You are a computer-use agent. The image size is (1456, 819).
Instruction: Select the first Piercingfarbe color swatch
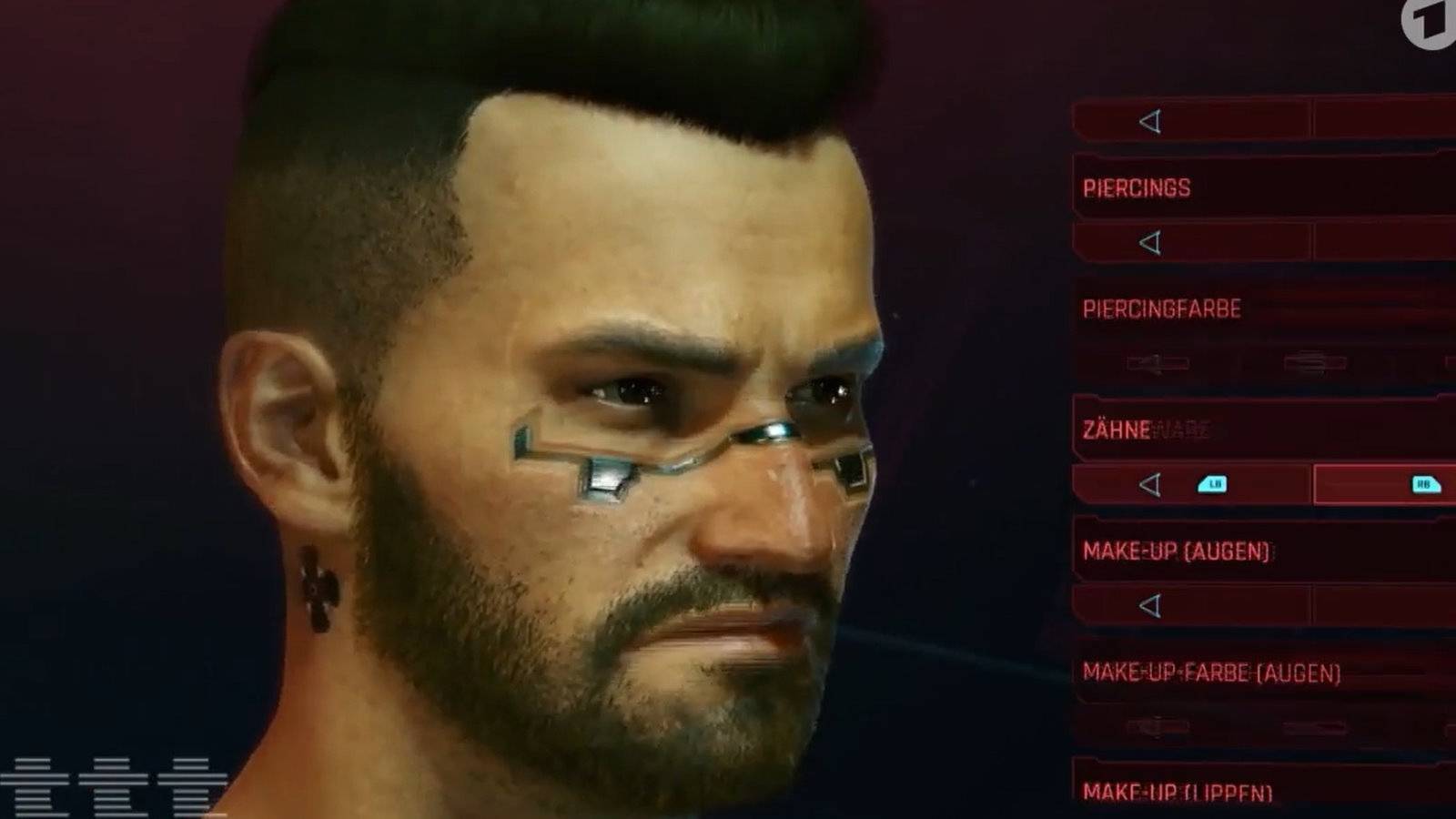point(1156,364)
